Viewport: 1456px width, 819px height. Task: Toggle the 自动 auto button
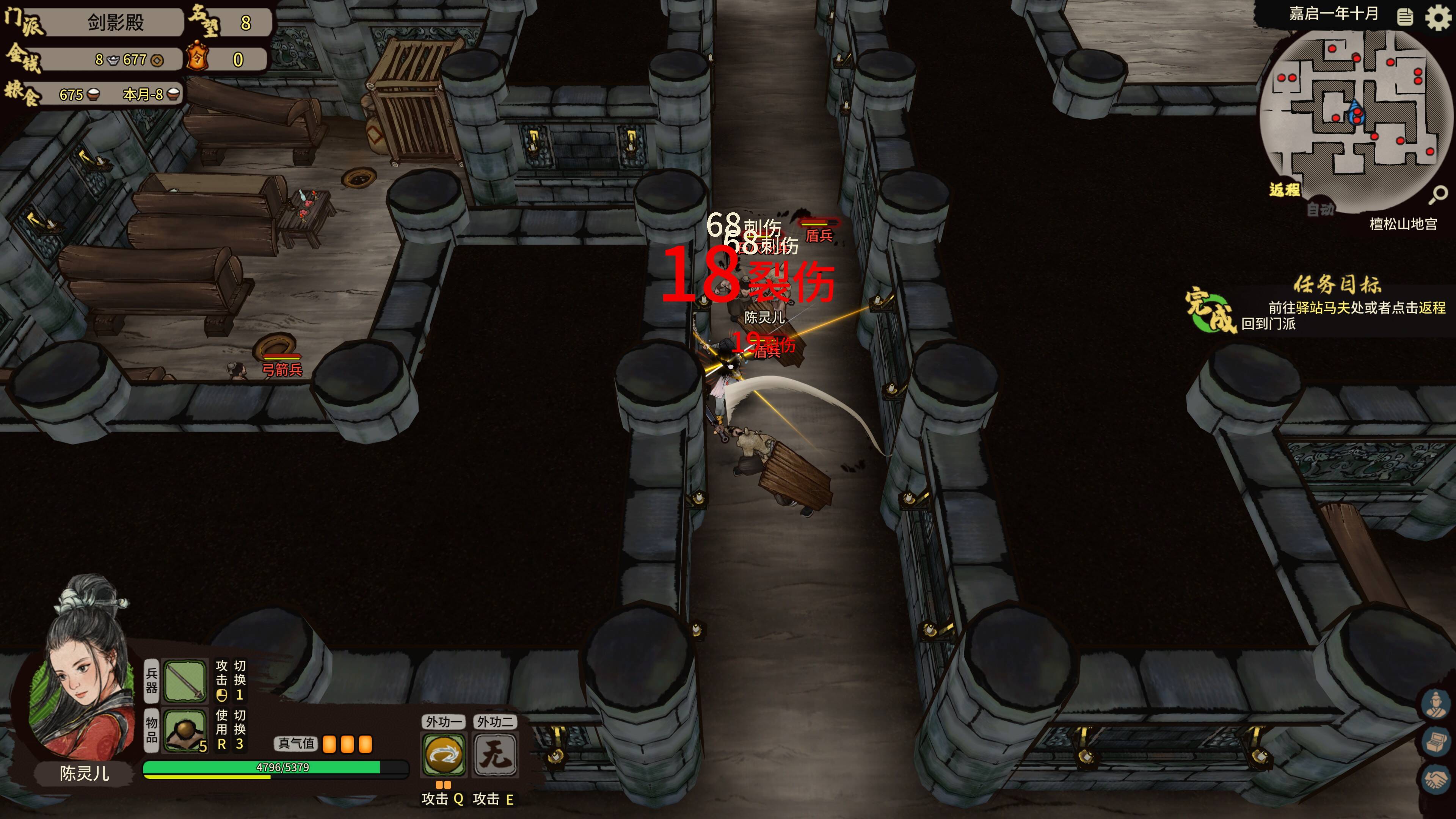coord(1320,210)
